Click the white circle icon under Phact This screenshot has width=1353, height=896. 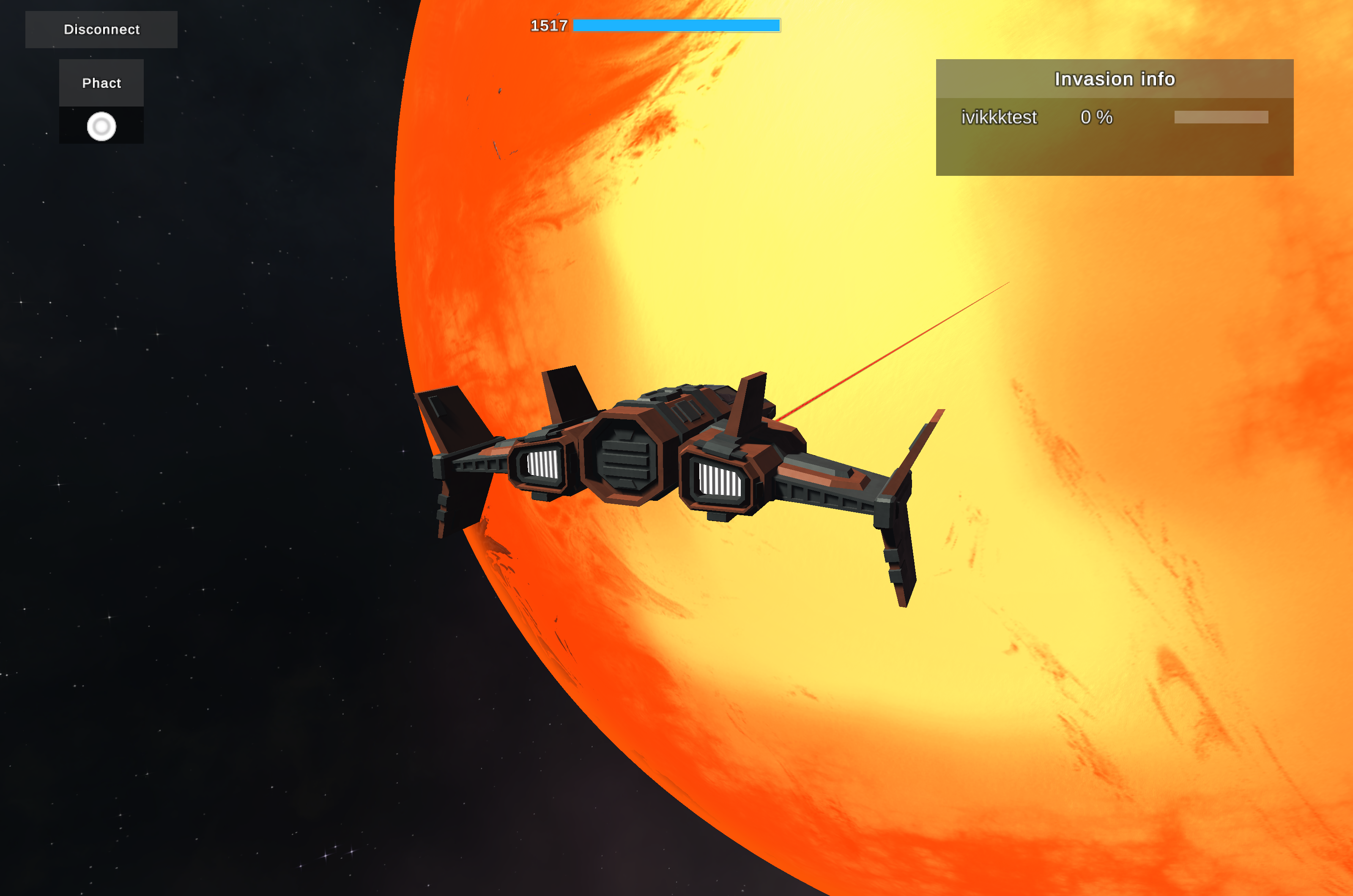(x=101, y=126)
